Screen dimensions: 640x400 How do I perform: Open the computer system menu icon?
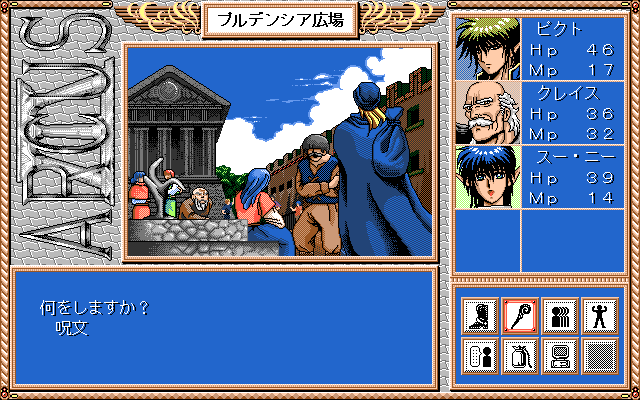tap(559, 356)
